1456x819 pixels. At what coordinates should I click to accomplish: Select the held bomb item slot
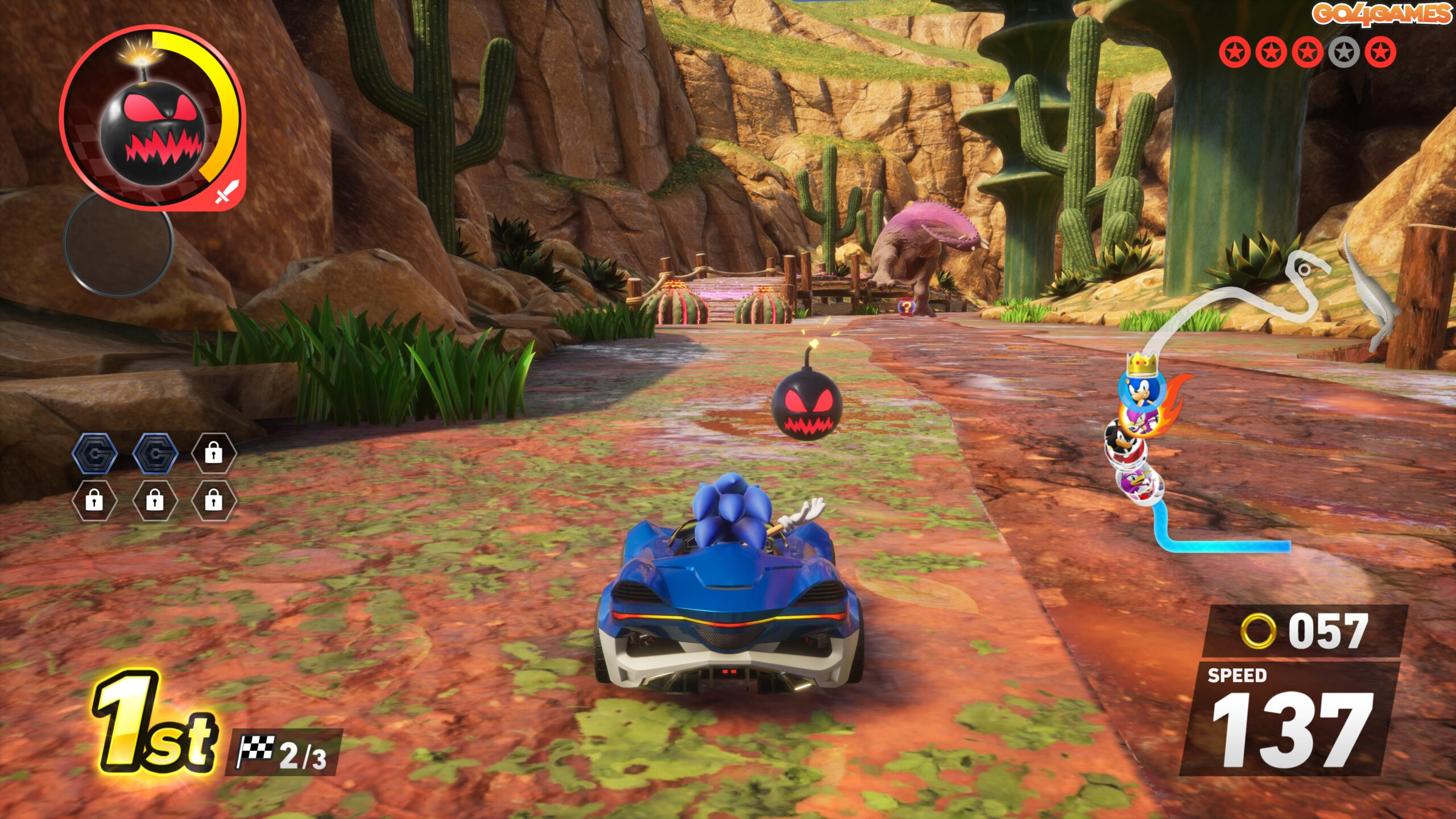(152, 119)
